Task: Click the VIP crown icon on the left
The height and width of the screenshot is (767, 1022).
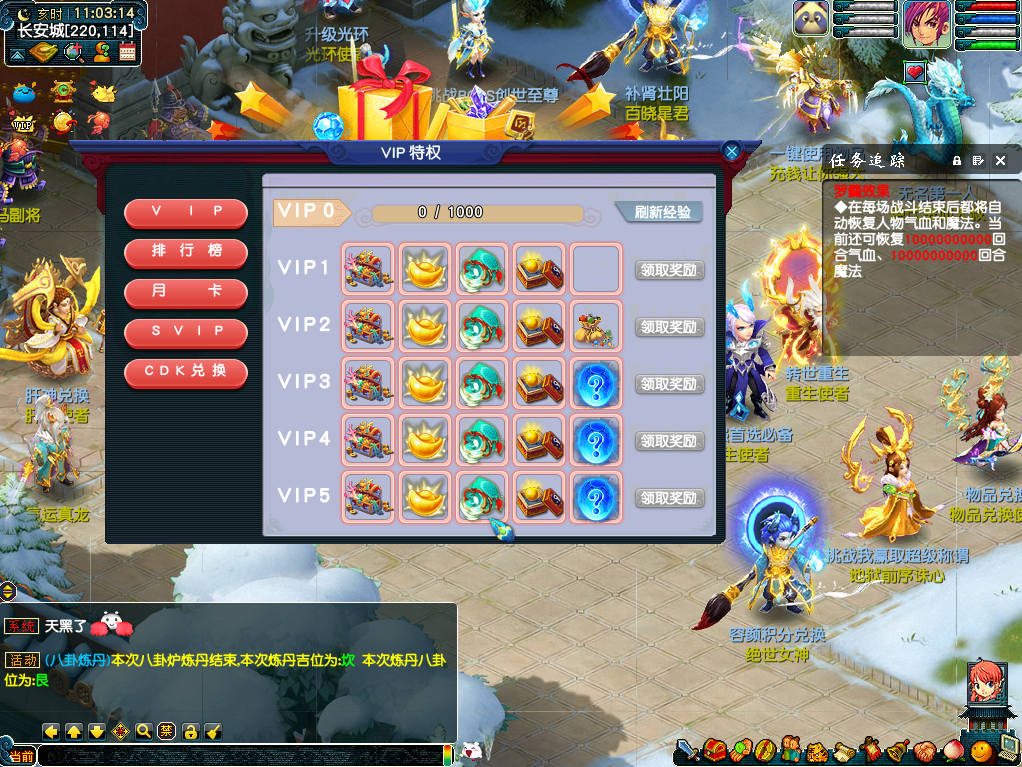Action: pyautogui.click(x=20, y=123)
